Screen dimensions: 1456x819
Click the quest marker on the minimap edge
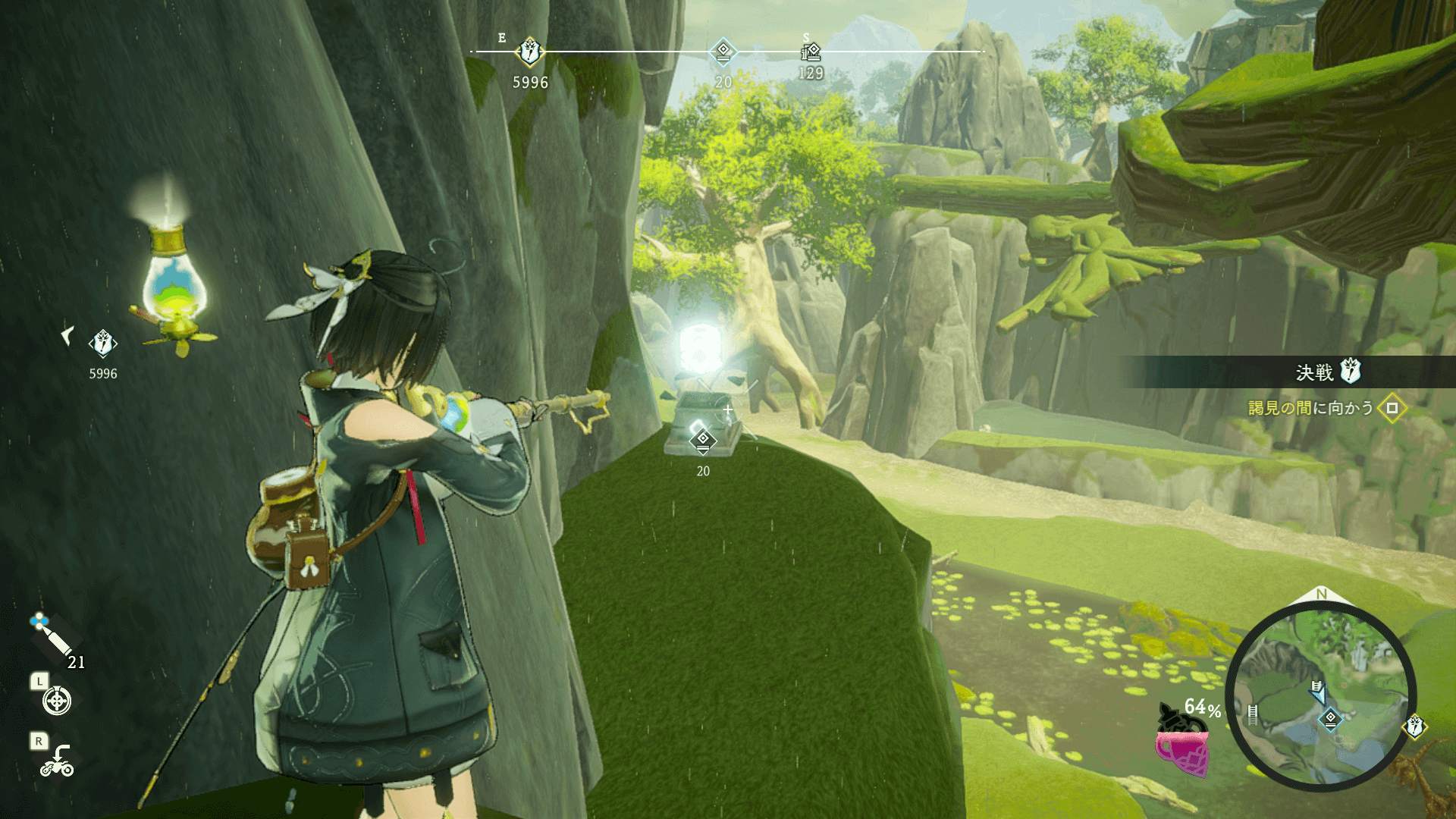1415,726
